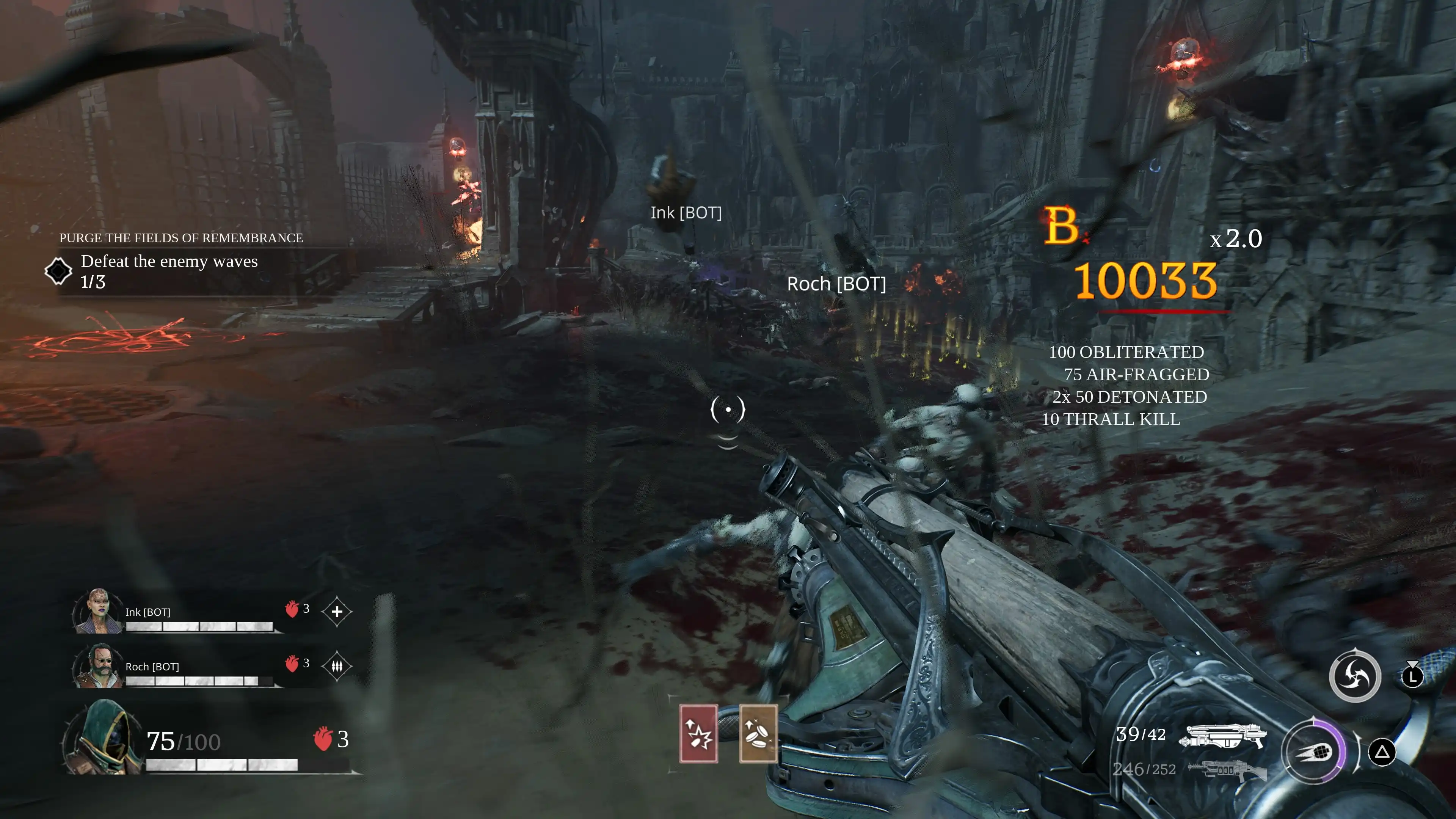Select the plus-sign diamond icon beside Ink

(337, 612)
